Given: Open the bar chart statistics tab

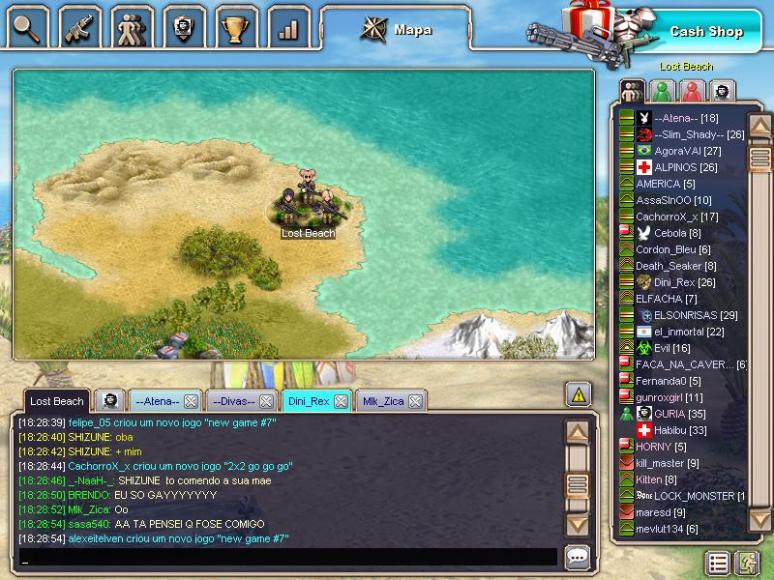Looking at the screenshot, I should coord(289,27).
